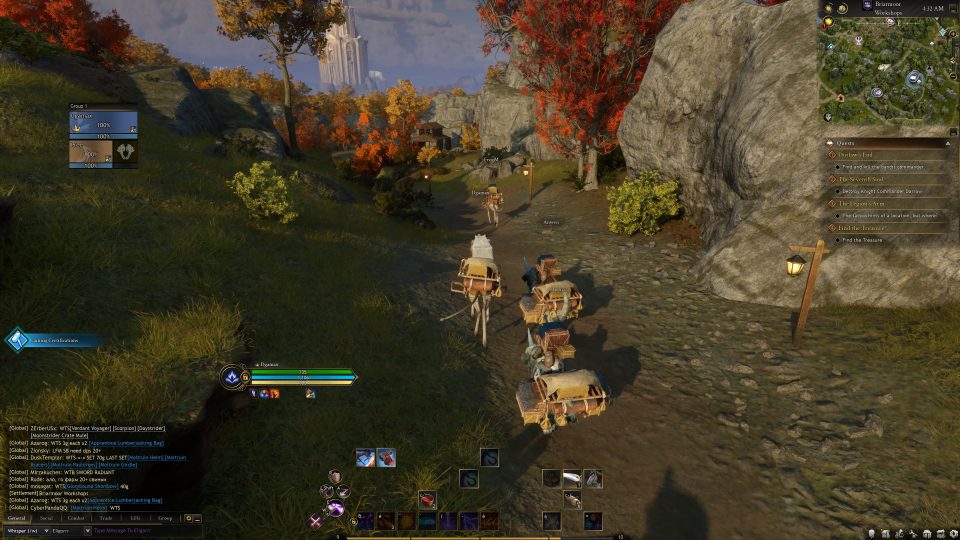Show the Trade chat tab
This screenshot has height=540, width=960.
(106, 518)
